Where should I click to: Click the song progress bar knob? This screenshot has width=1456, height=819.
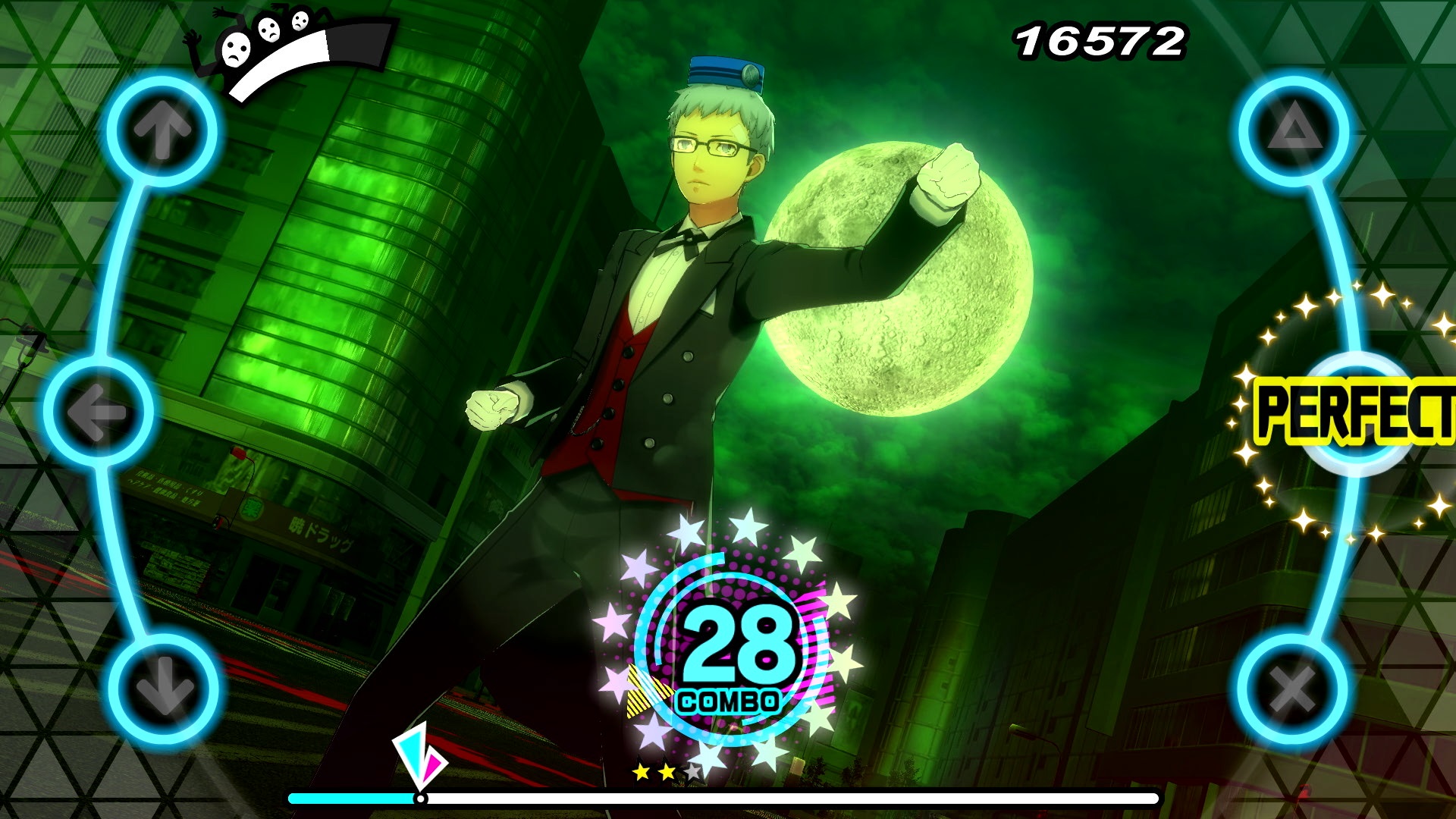point(419,798)
